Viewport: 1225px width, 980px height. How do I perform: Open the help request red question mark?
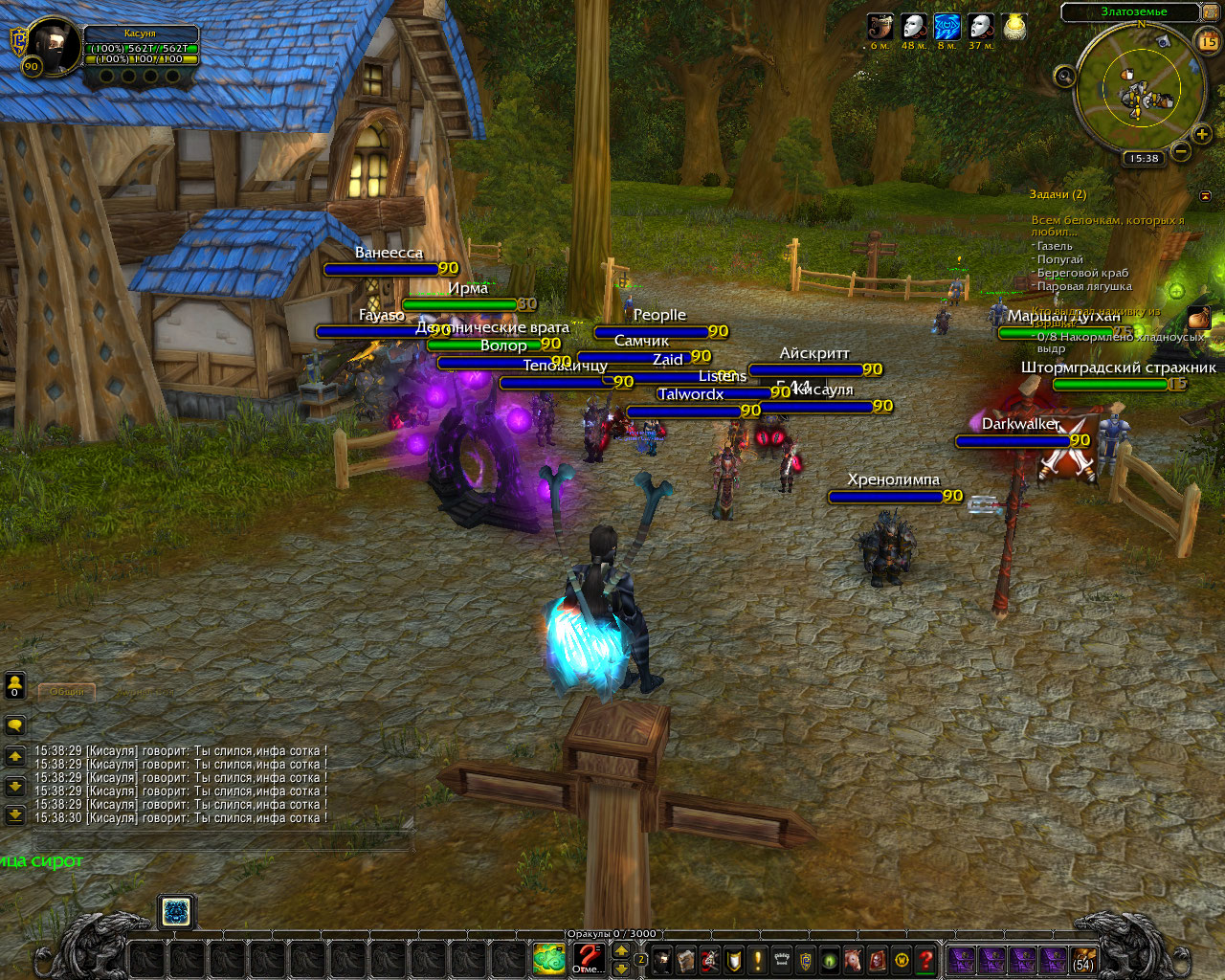click(925, 959)
